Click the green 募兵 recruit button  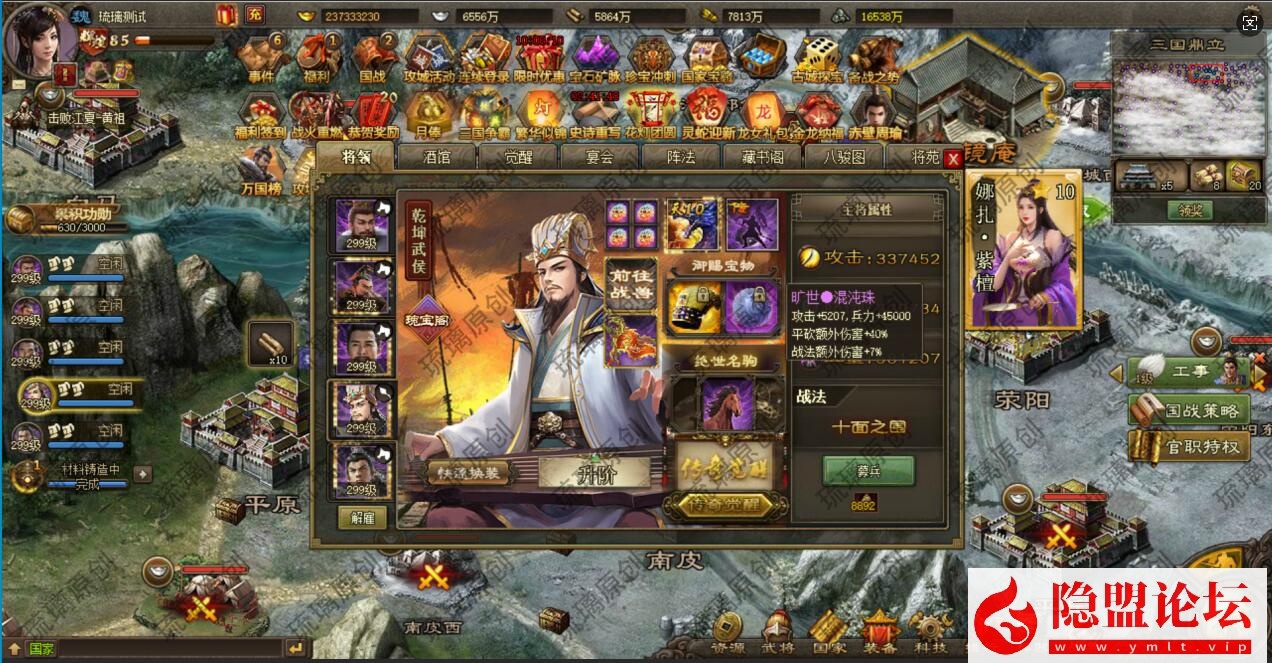tap(868, 470)
